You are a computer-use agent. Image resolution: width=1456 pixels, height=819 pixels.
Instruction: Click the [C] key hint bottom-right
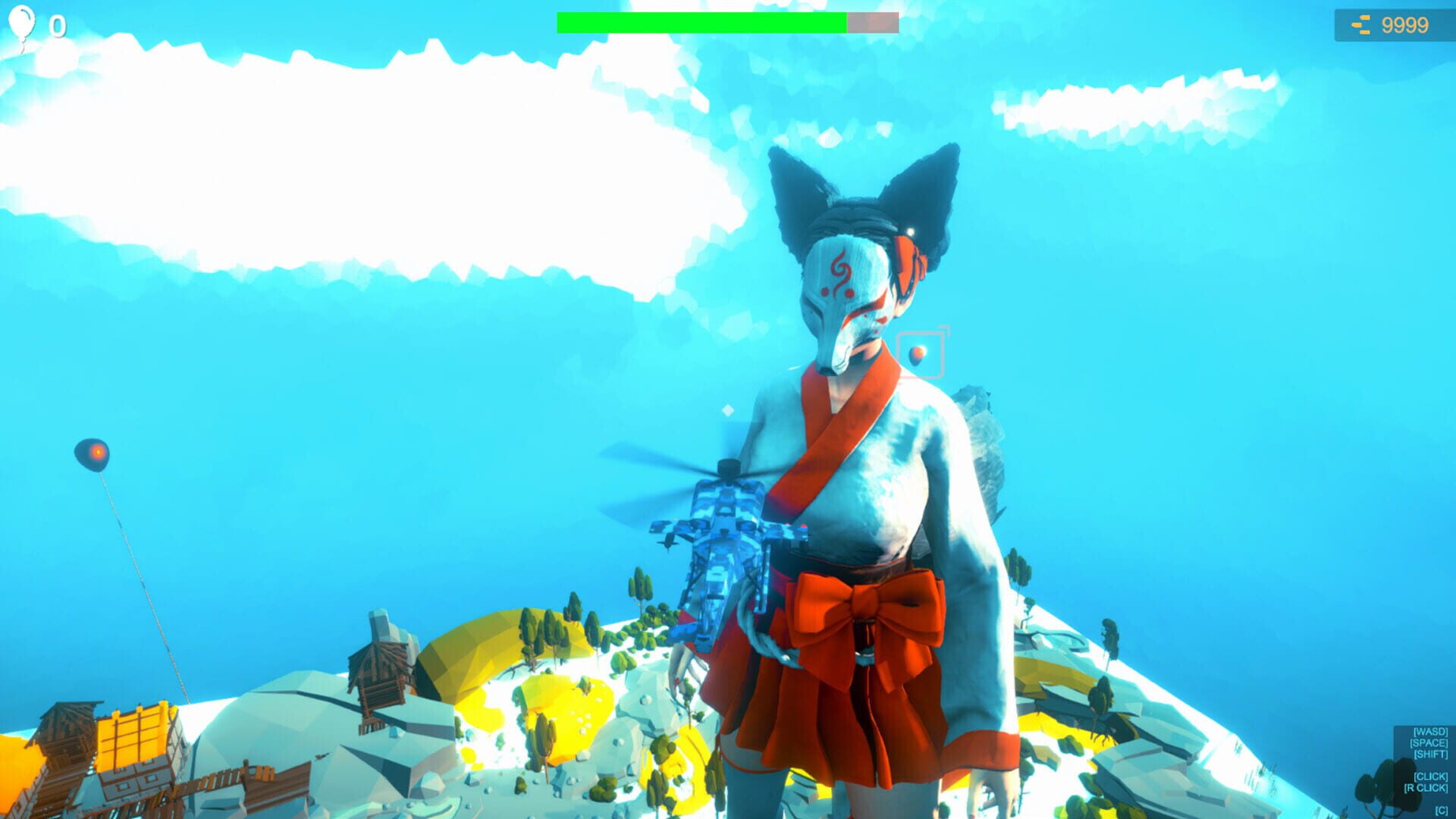click(1441, 809)
